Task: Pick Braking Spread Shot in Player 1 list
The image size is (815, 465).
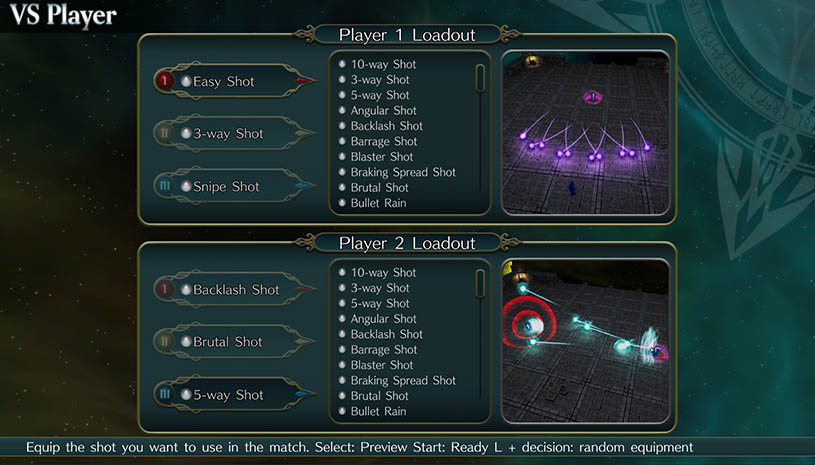Action: click(403, 172)
